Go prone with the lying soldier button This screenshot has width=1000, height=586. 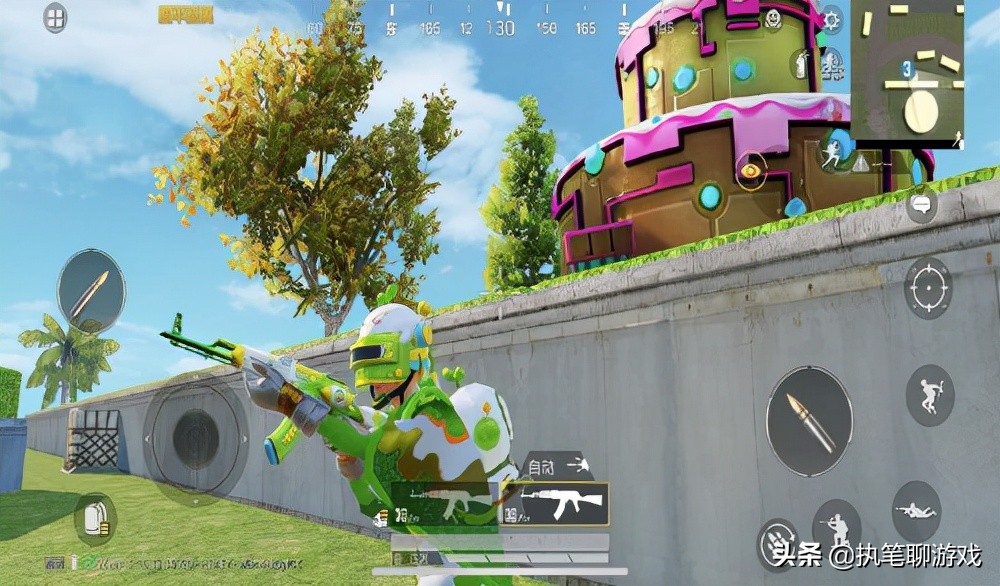pyautogui.click(x=916, y=510)
